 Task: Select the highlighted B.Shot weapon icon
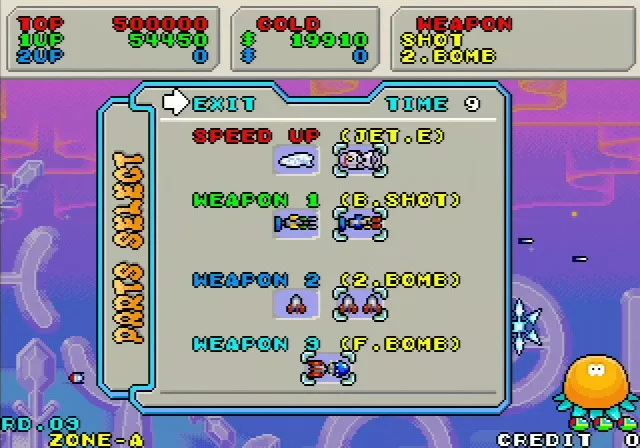(361, 223)
